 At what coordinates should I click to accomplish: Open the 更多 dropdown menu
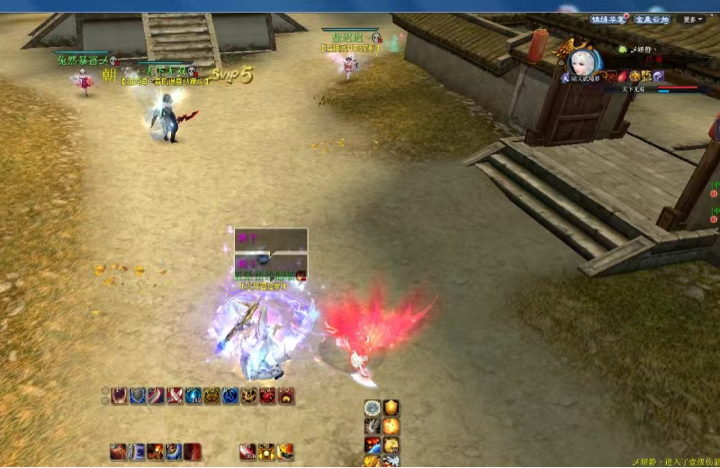(x=692, y=19)
